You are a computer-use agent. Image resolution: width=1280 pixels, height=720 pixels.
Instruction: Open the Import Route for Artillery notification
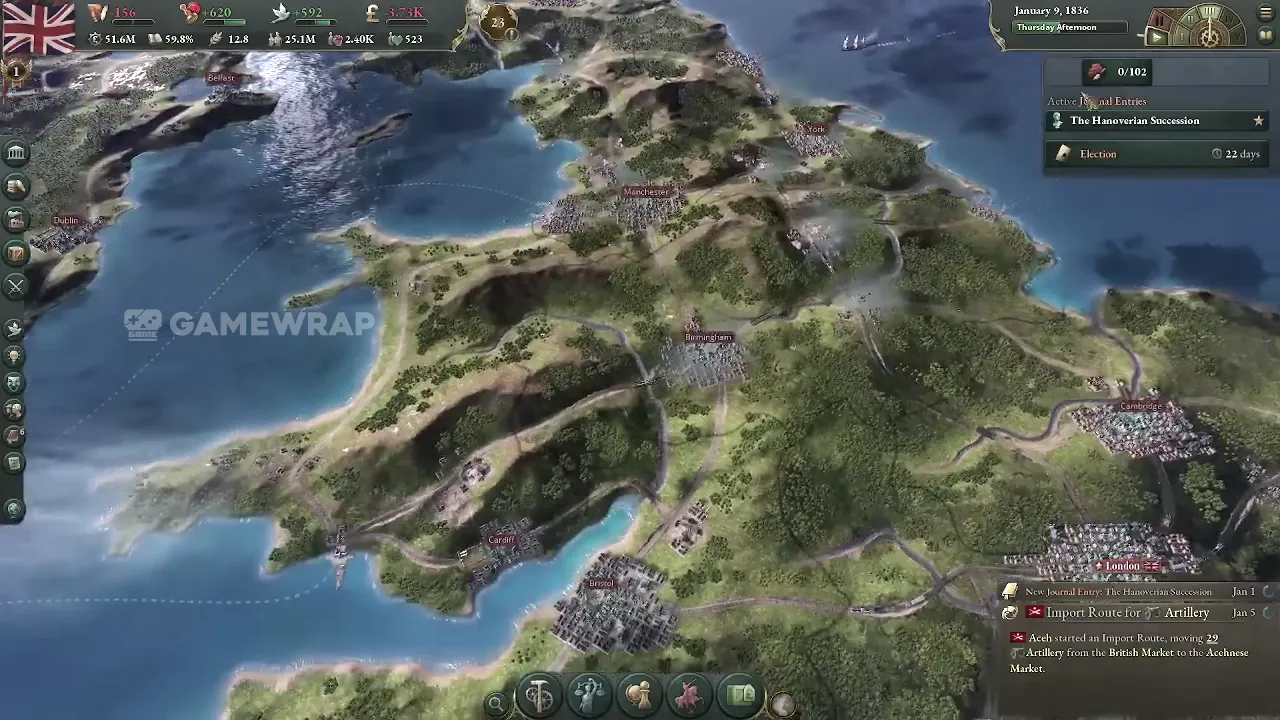pyautogui.click(x=1127, y=613)
